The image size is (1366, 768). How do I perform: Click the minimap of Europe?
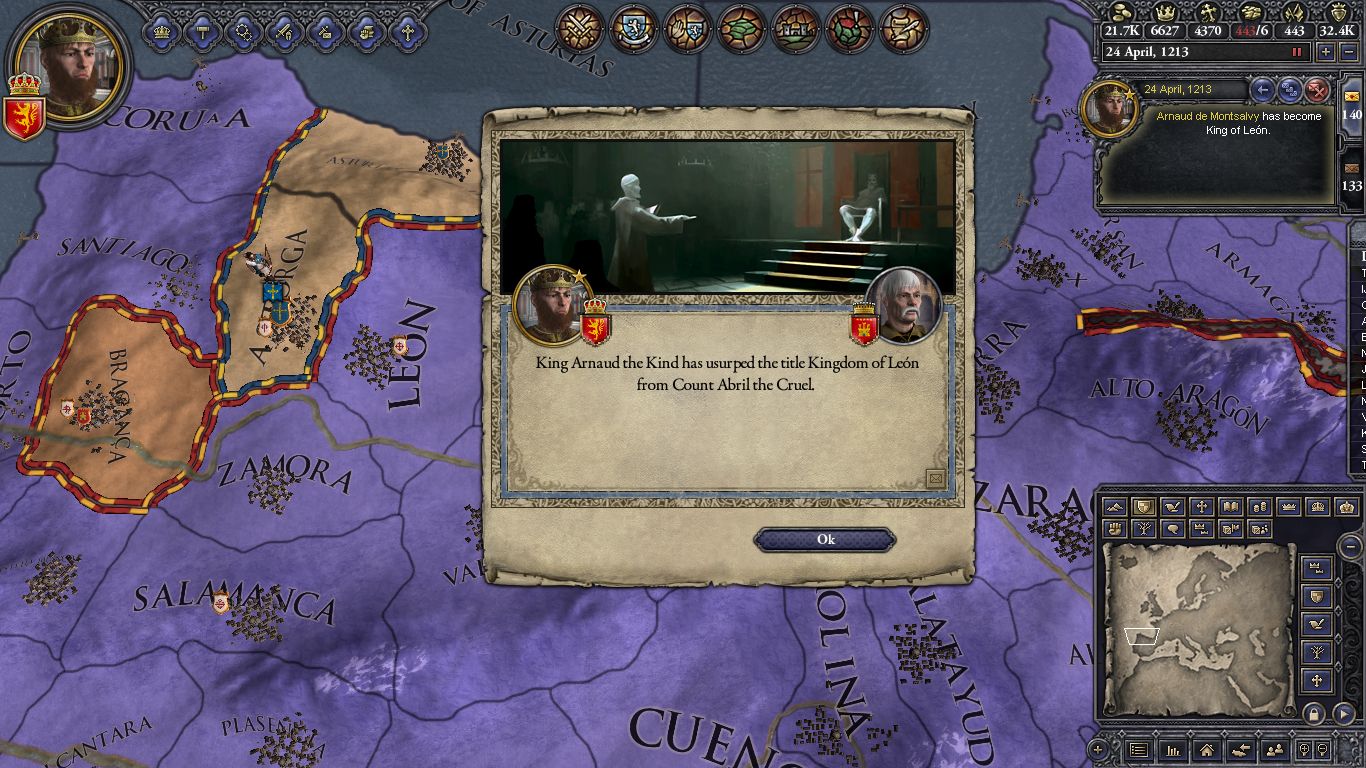(1198, 628)
